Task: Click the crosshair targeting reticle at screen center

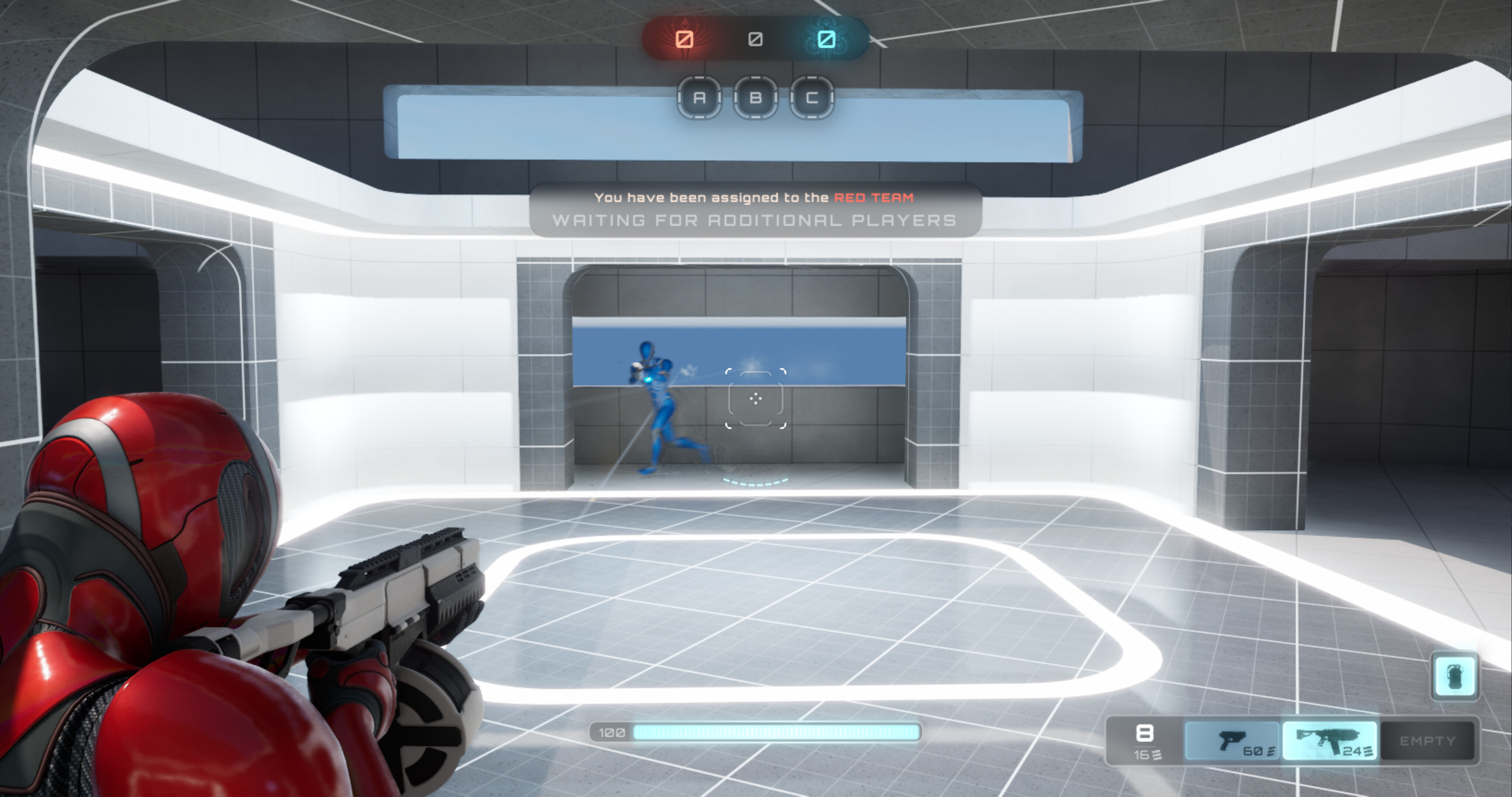Action: 756,398
